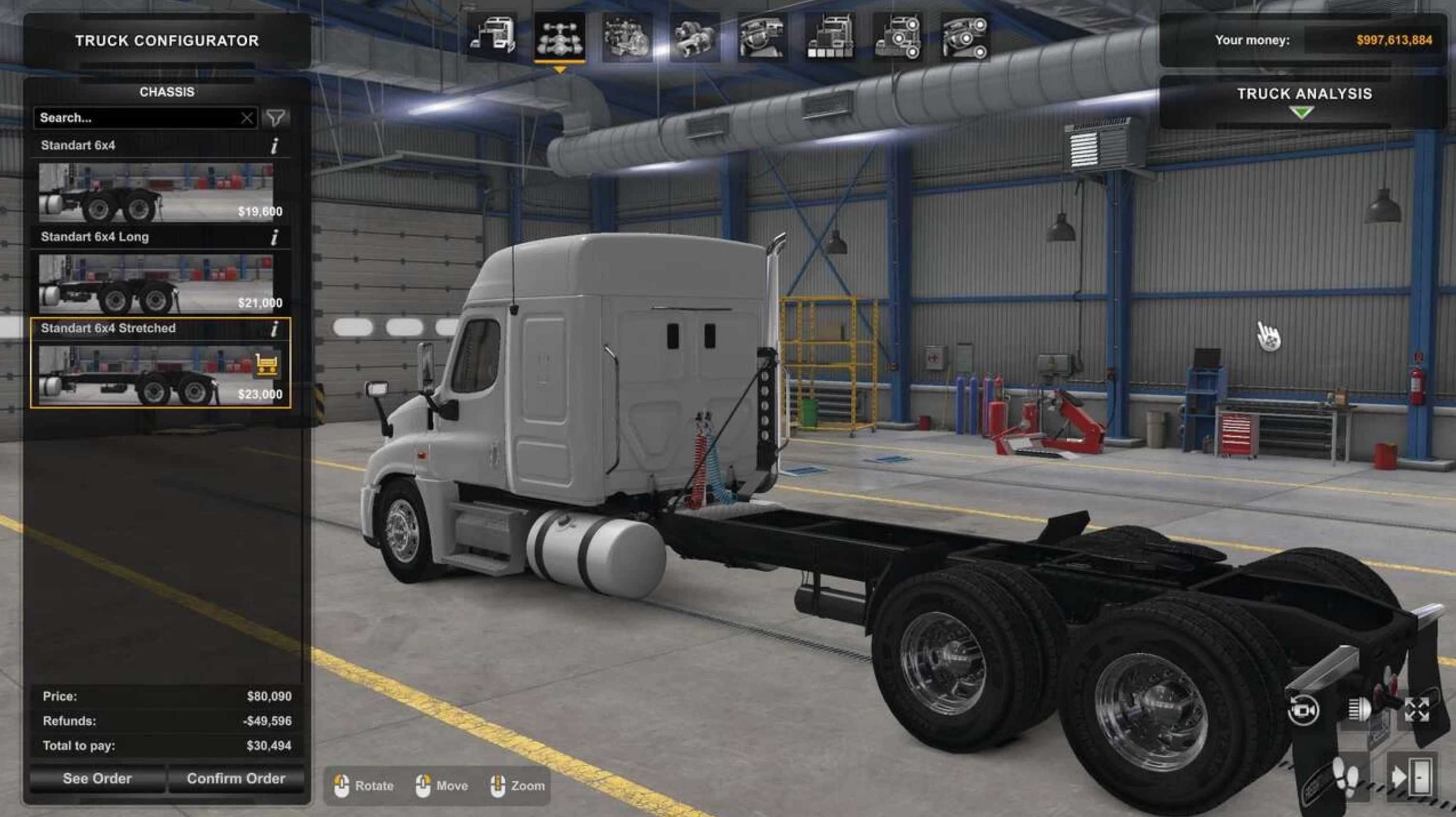
Task: Show info for Standart 6x4 chassis
Action: [275, 146]
